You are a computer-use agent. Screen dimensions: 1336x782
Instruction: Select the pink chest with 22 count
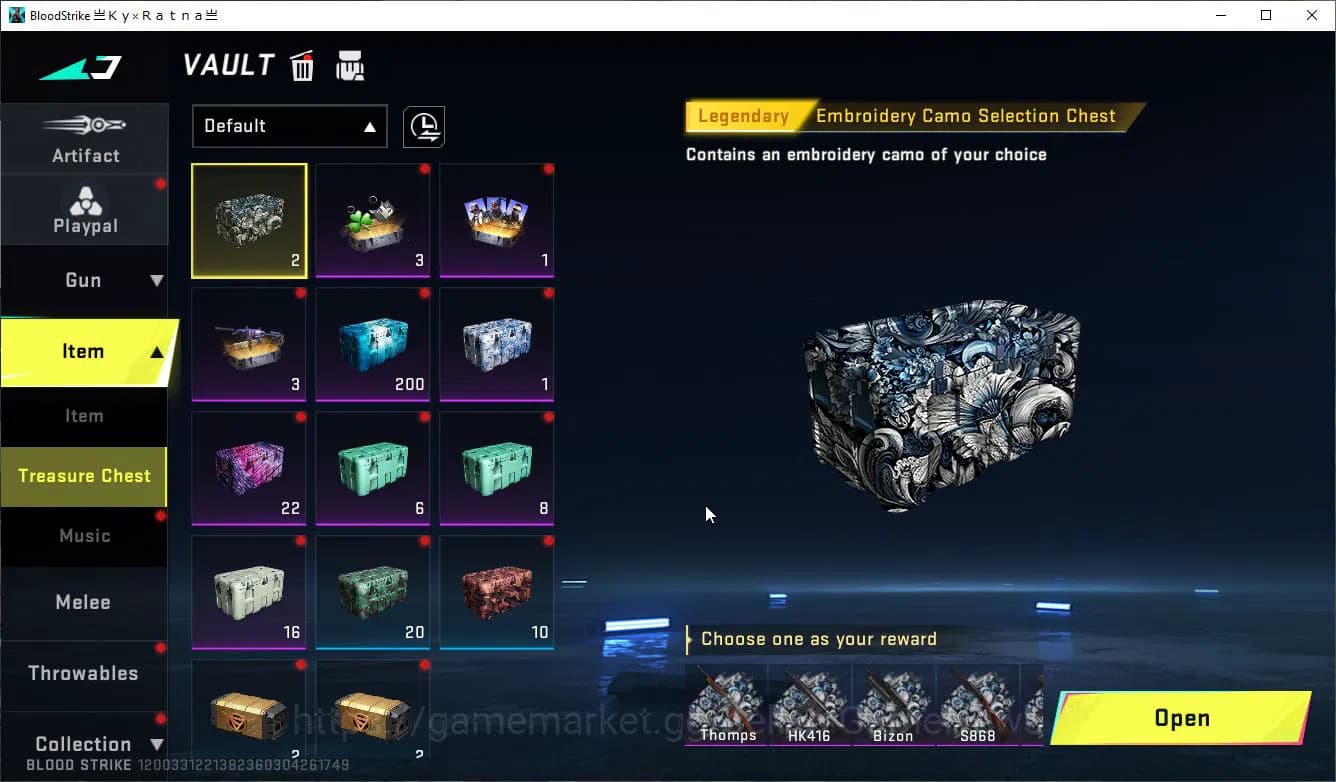(x=248, y=468)
